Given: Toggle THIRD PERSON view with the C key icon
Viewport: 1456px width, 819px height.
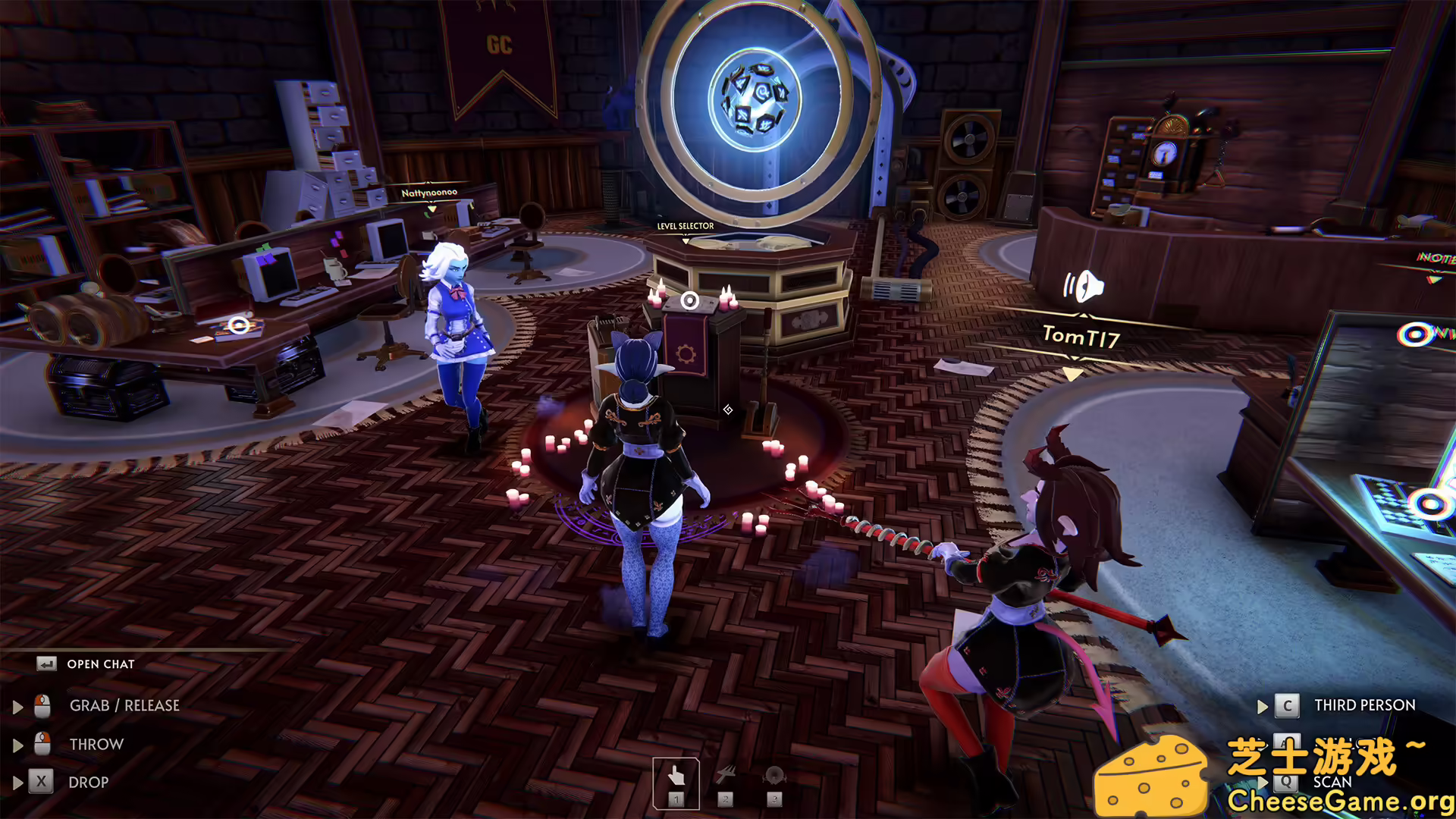Looking at the screenshot, I should pos(1287,705).
